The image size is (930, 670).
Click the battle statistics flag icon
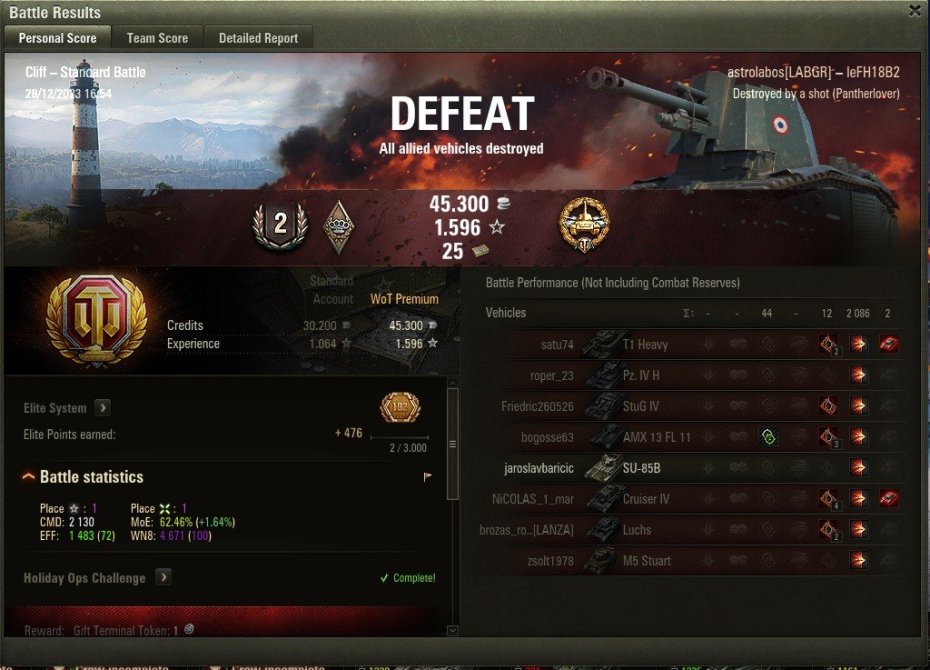428,477
